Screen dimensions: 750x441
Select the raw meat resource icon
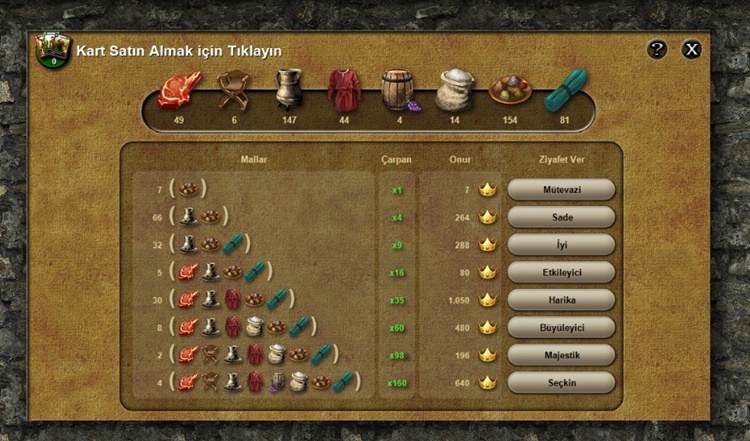(179, 90)
